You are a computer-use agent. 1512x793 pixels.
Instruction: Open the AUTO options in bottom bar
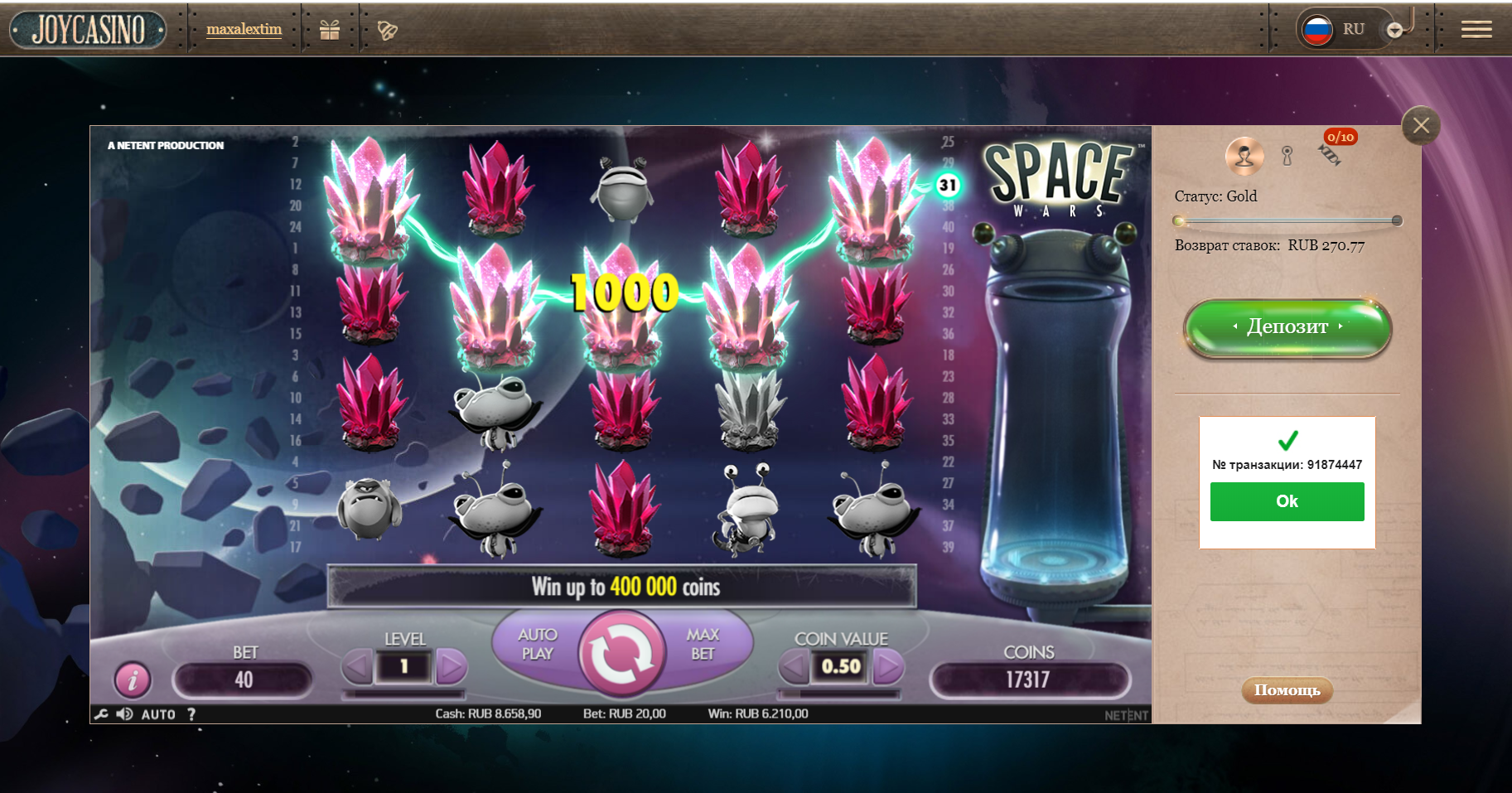pos(158,714)
